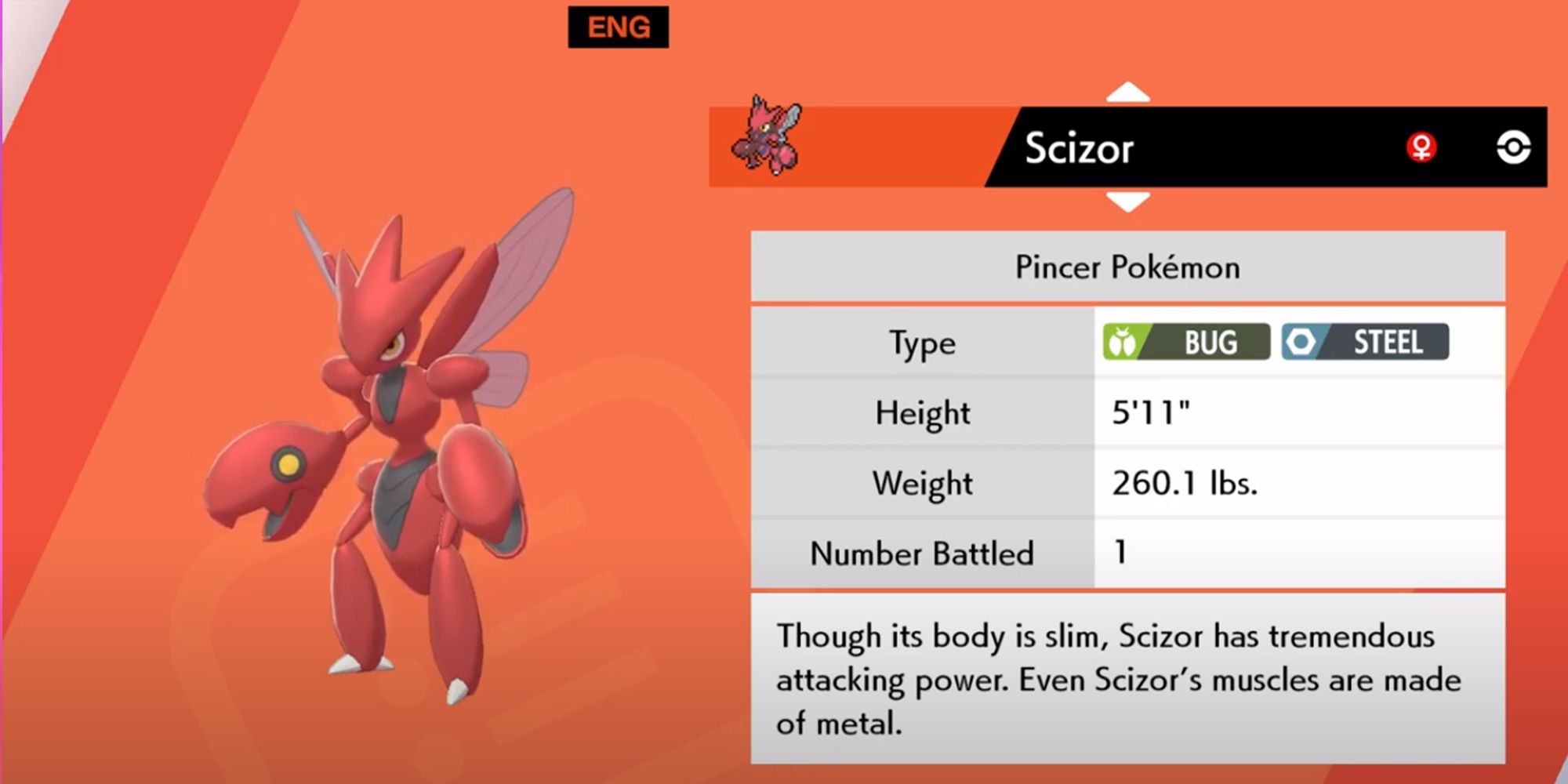1568x784 pixels.
Task: Toggle the female gender icon
Action: [1421, 147]
